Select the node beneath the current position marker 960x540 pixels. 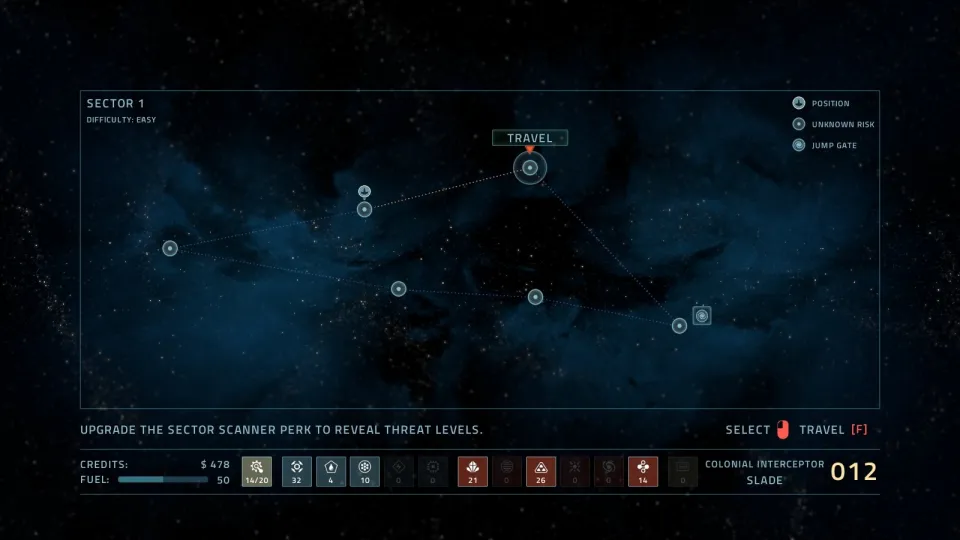pos(365,209)
